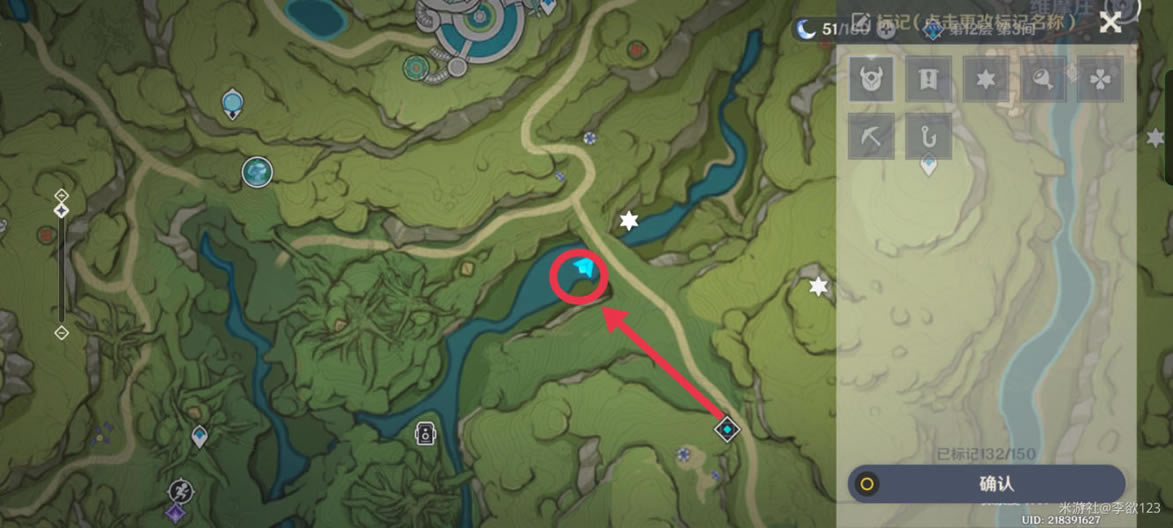Select the horned helmet marker icon
The height and width of the screenshot is (528, 1173).
[x=871, y=79]
